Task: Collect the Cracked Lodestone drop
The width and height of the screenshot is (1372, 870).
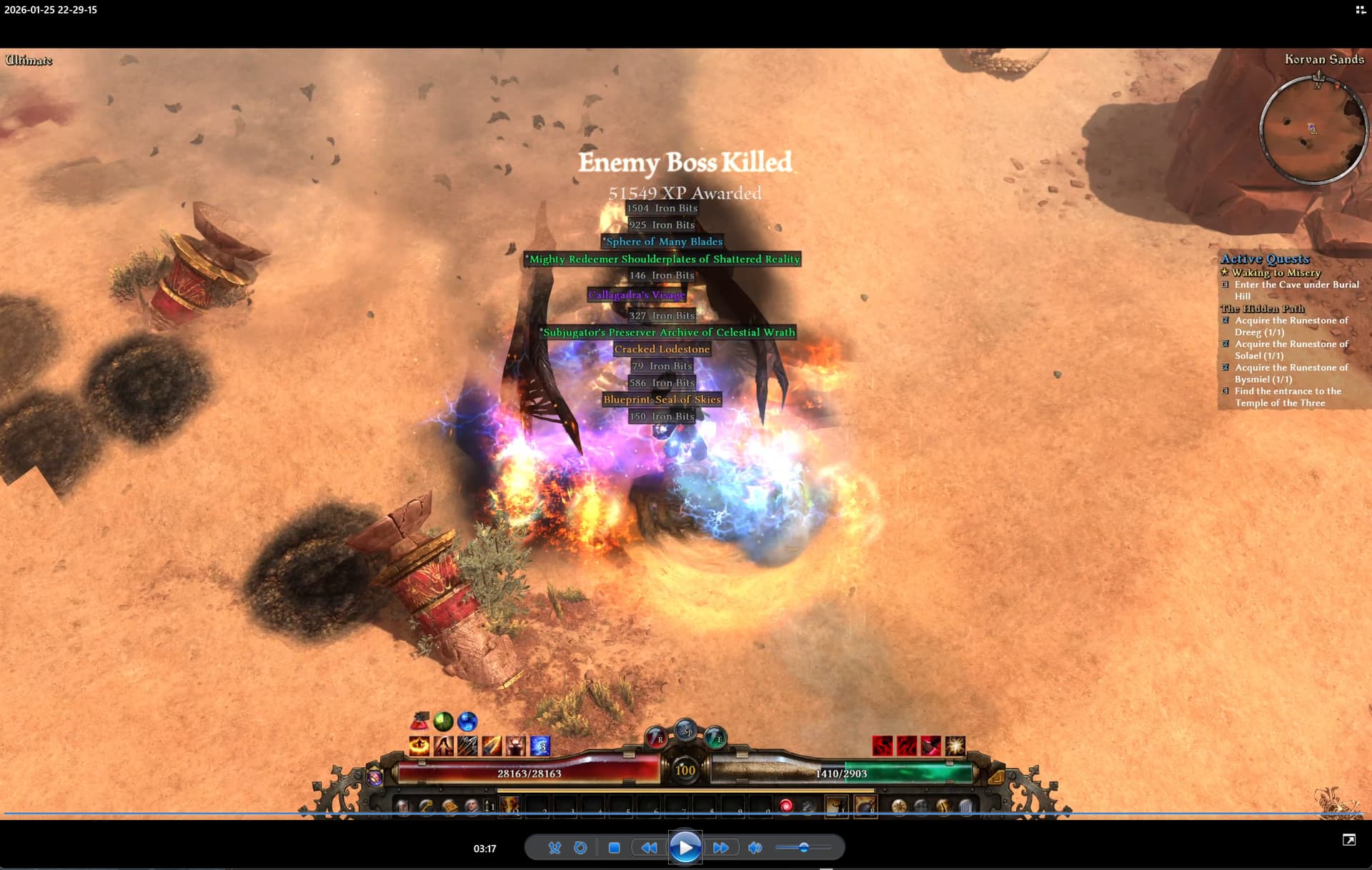Action: tap(662, 349)
